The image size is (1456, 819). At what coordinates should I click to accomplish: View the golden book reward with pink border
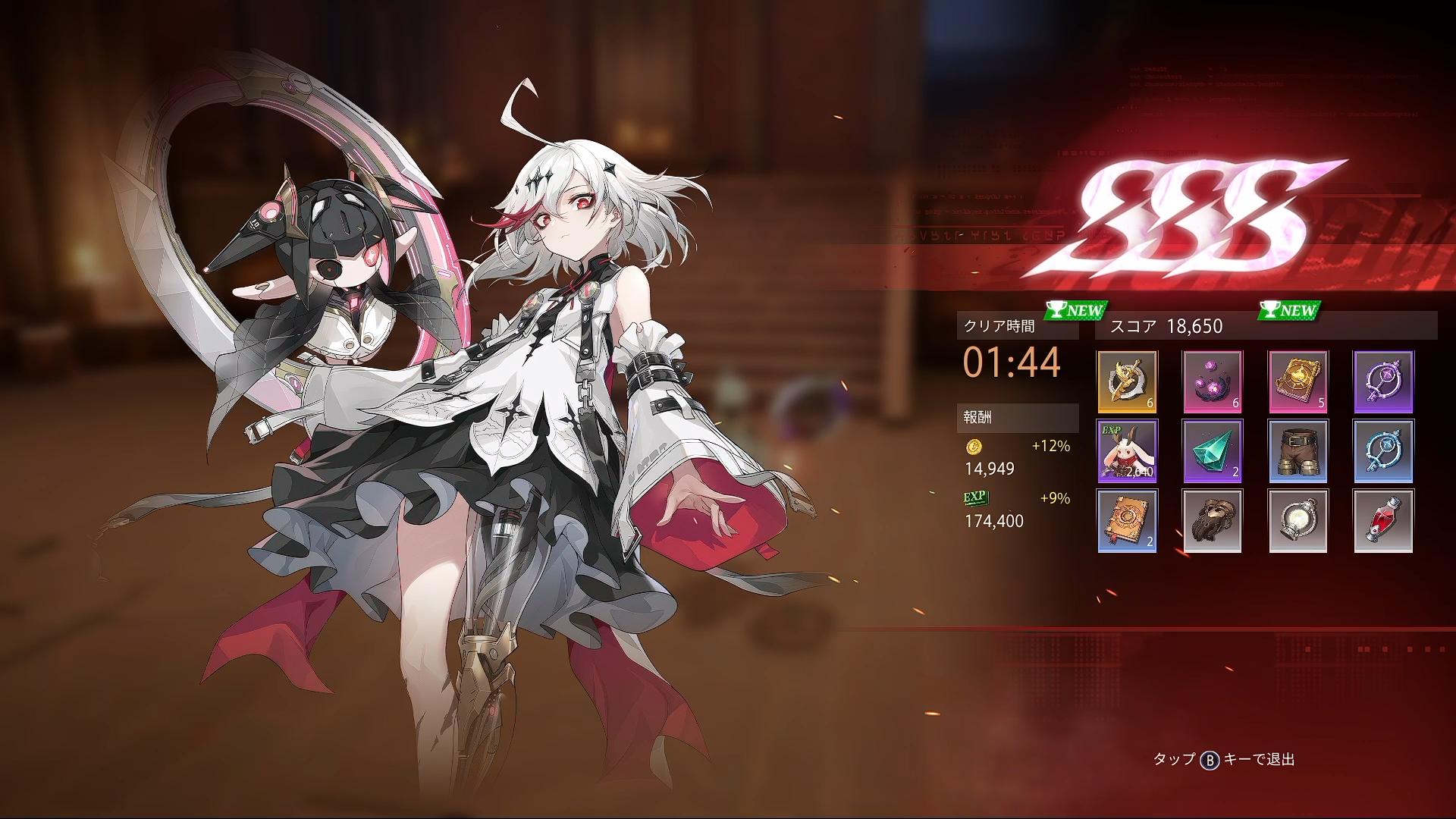tap(1298, 381)
